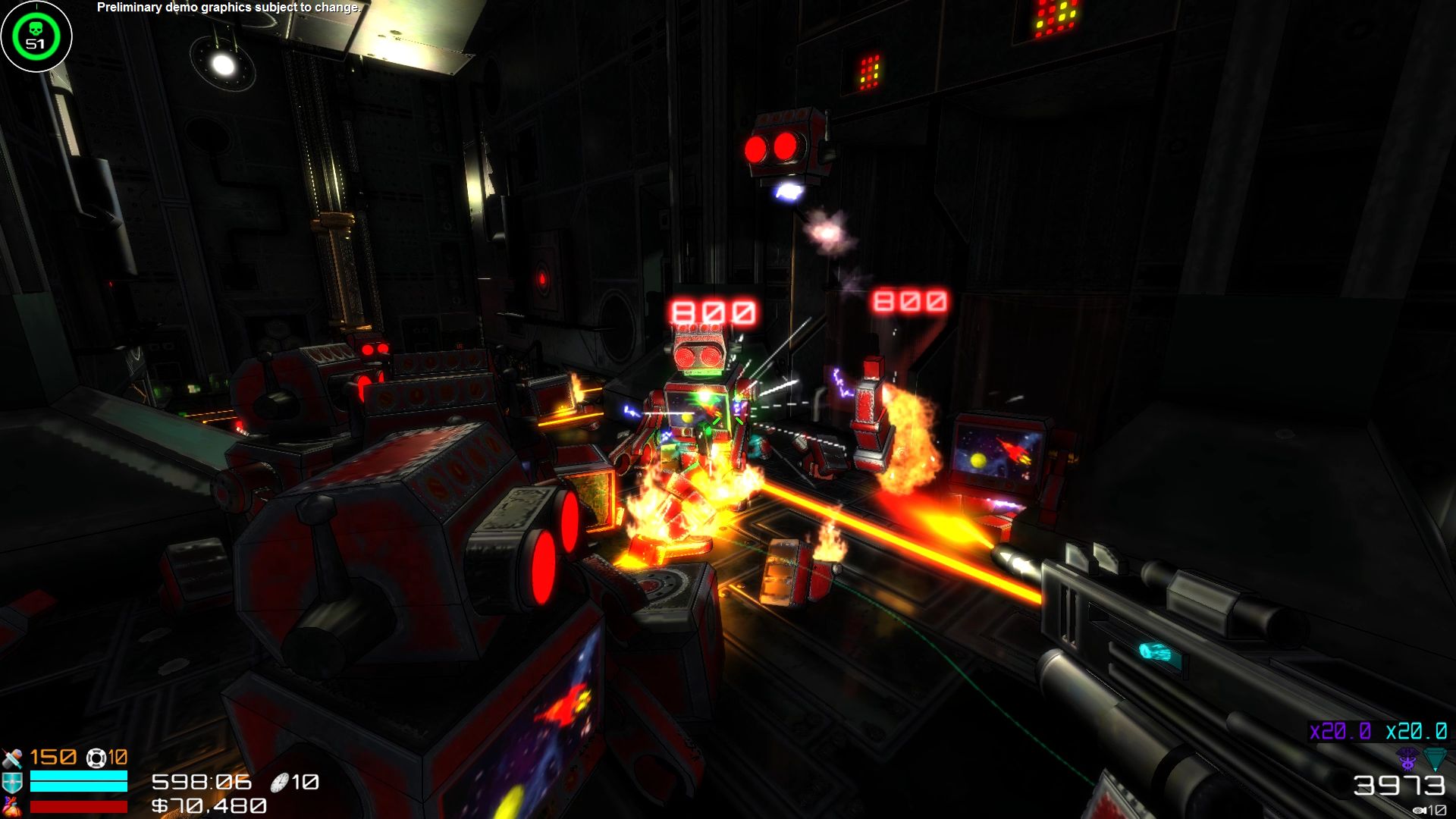Click the syringe ammo icon in HUD
The image size is (1456, 819).
[13, 758]
